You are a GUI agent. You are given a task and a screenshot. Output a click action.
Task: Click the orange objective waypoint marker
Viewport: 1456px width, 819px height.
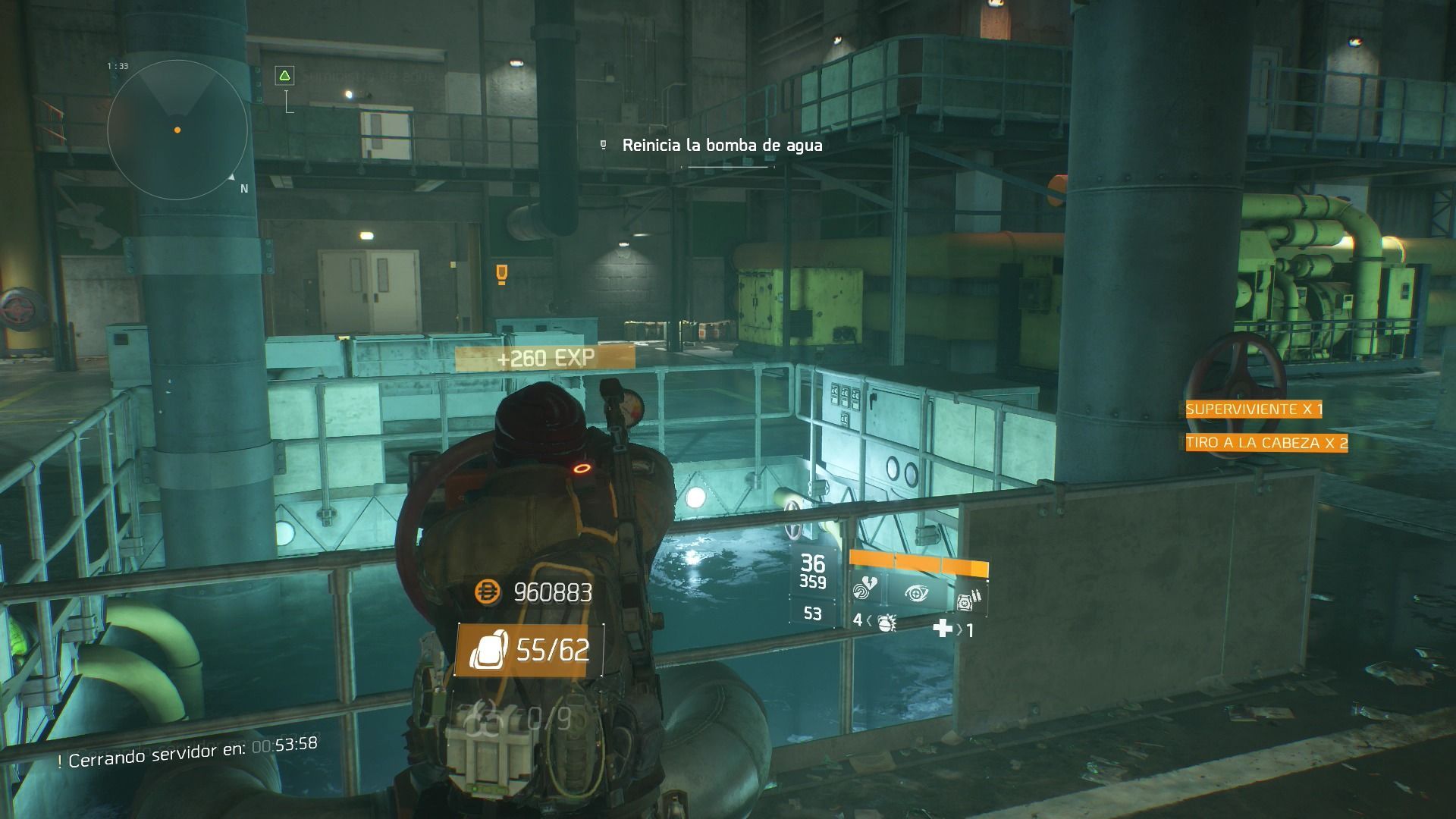tap(500, 273)
